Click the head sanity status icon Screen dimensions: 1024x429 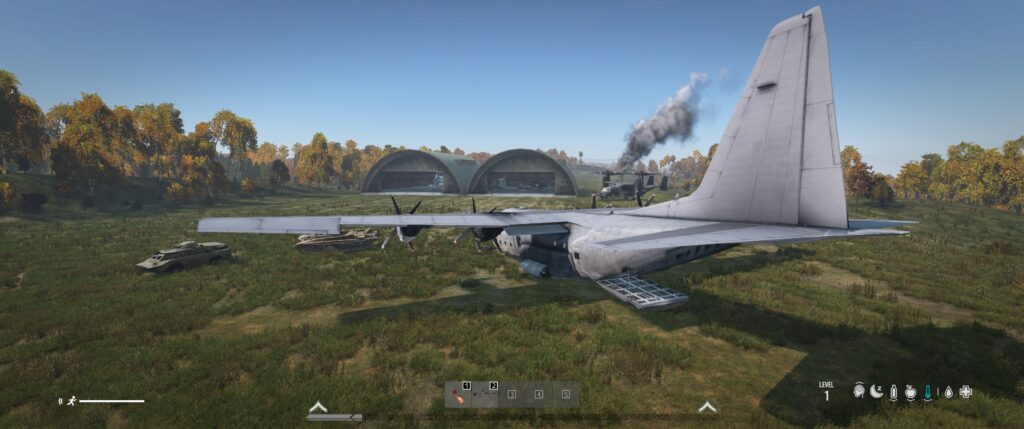(x=859, y=392)
